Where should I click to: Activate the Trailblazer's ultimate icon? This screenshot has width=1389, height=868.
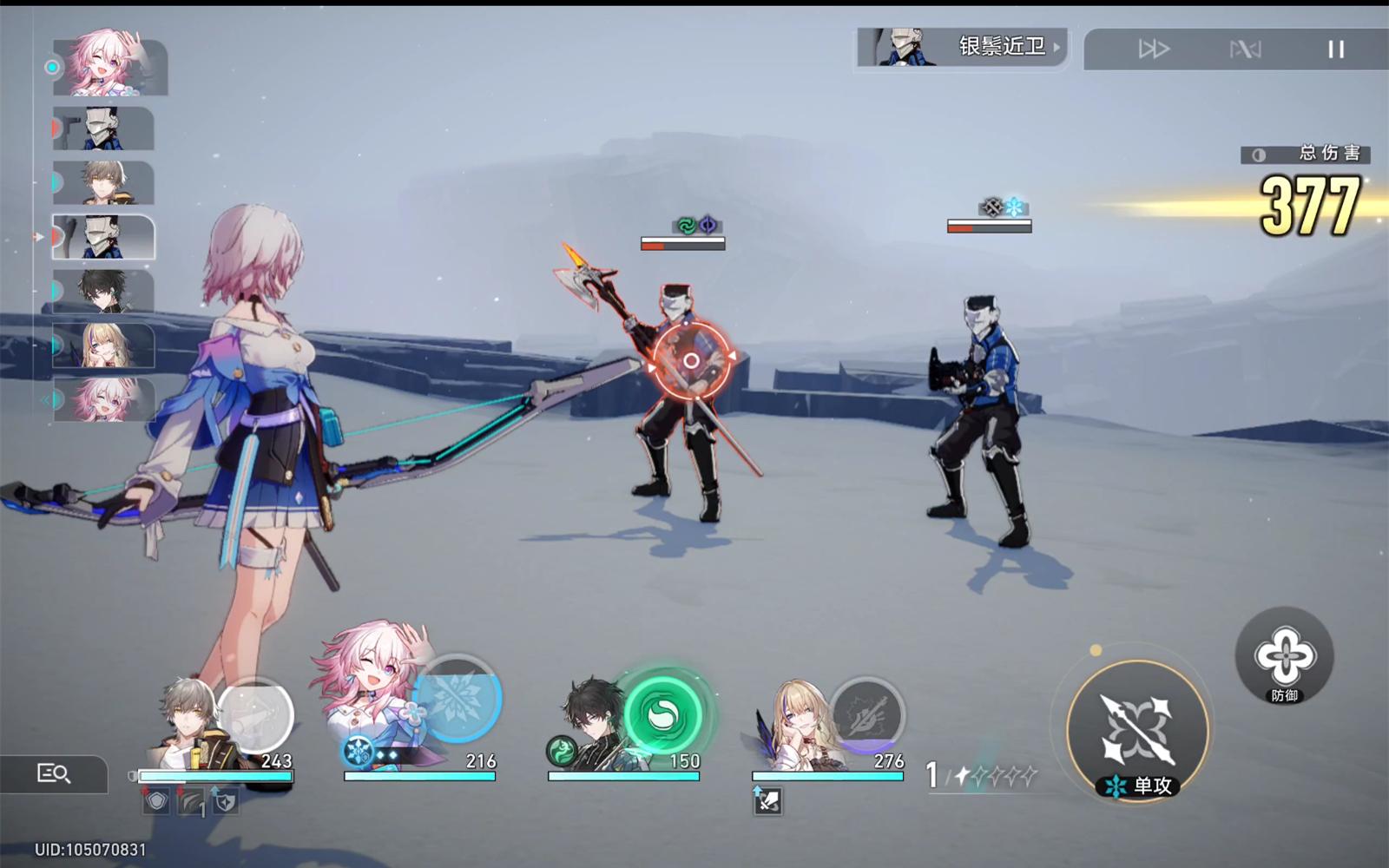pyautogui.click(x=254, y=715)
